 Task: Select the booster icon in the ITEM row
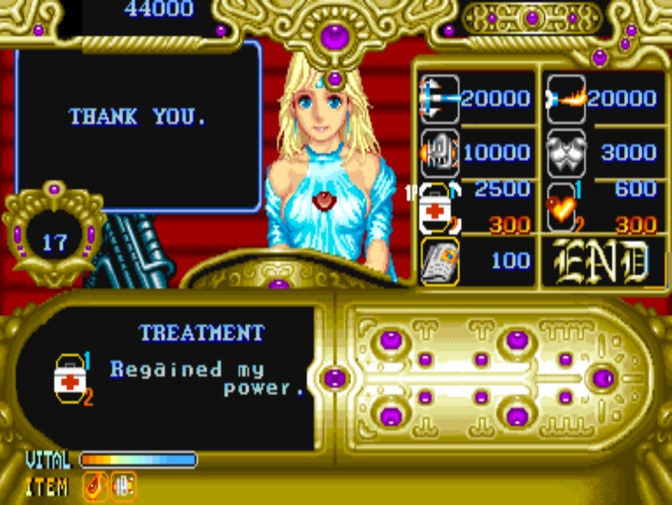pos(123,487)
